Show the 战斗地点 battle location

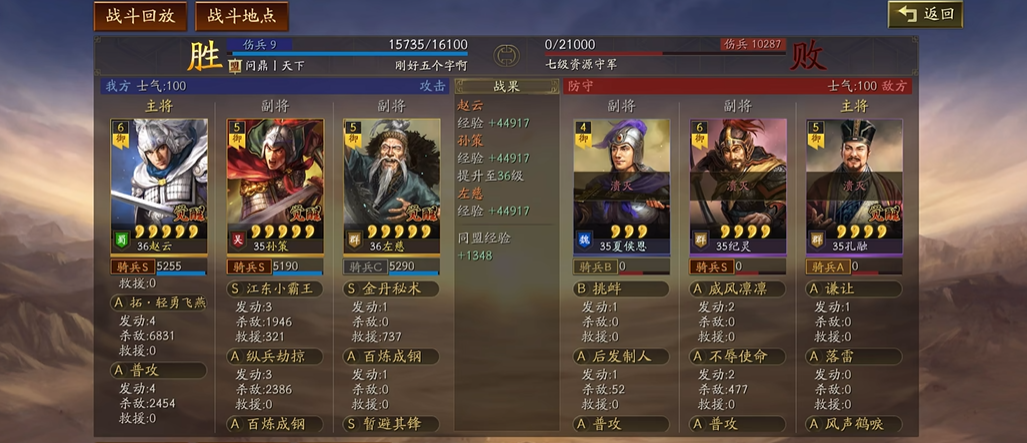(x=242, y=16)
